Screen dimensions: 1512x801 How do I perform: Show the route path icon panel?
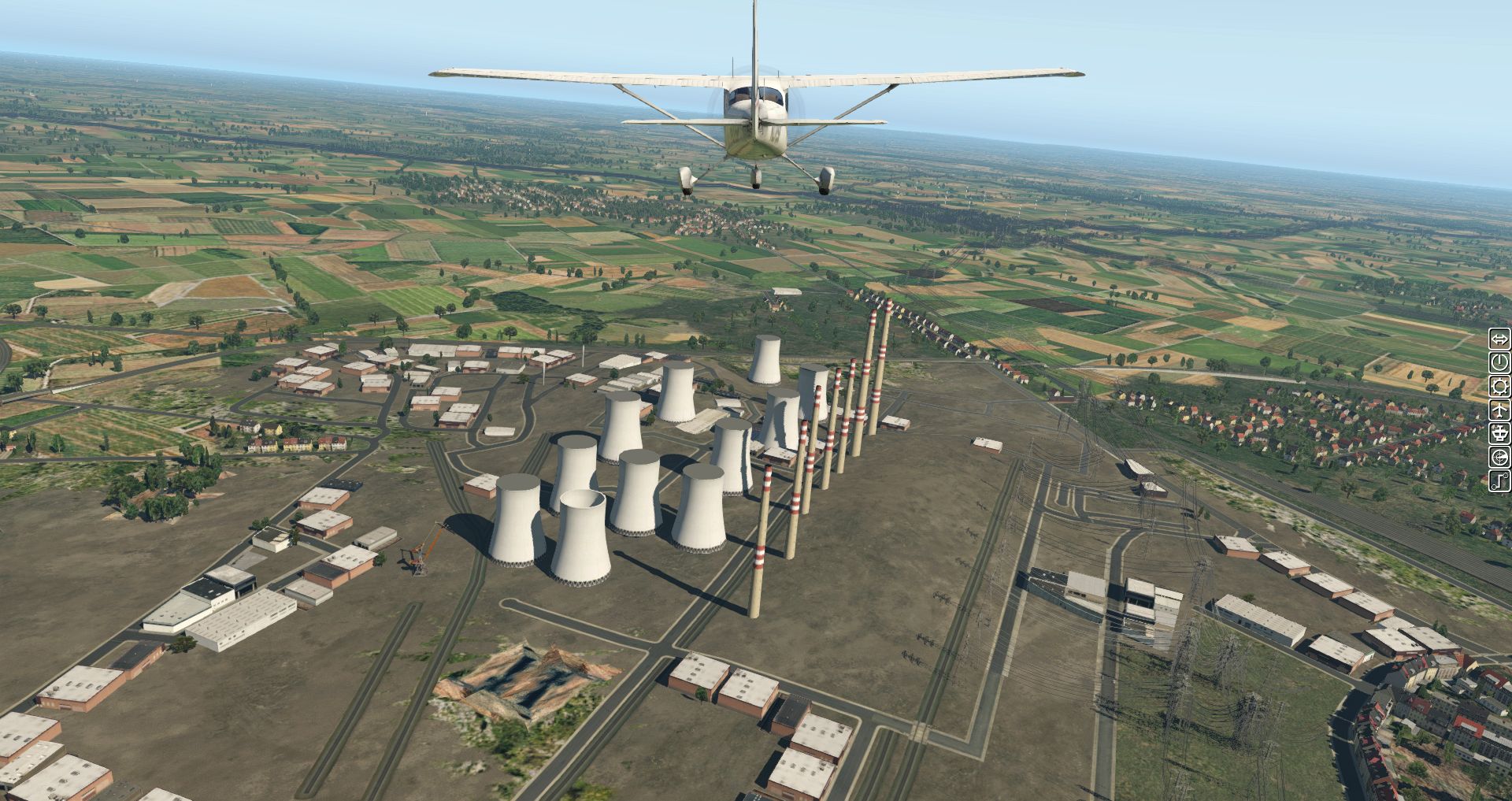[x=1499, y=480]
